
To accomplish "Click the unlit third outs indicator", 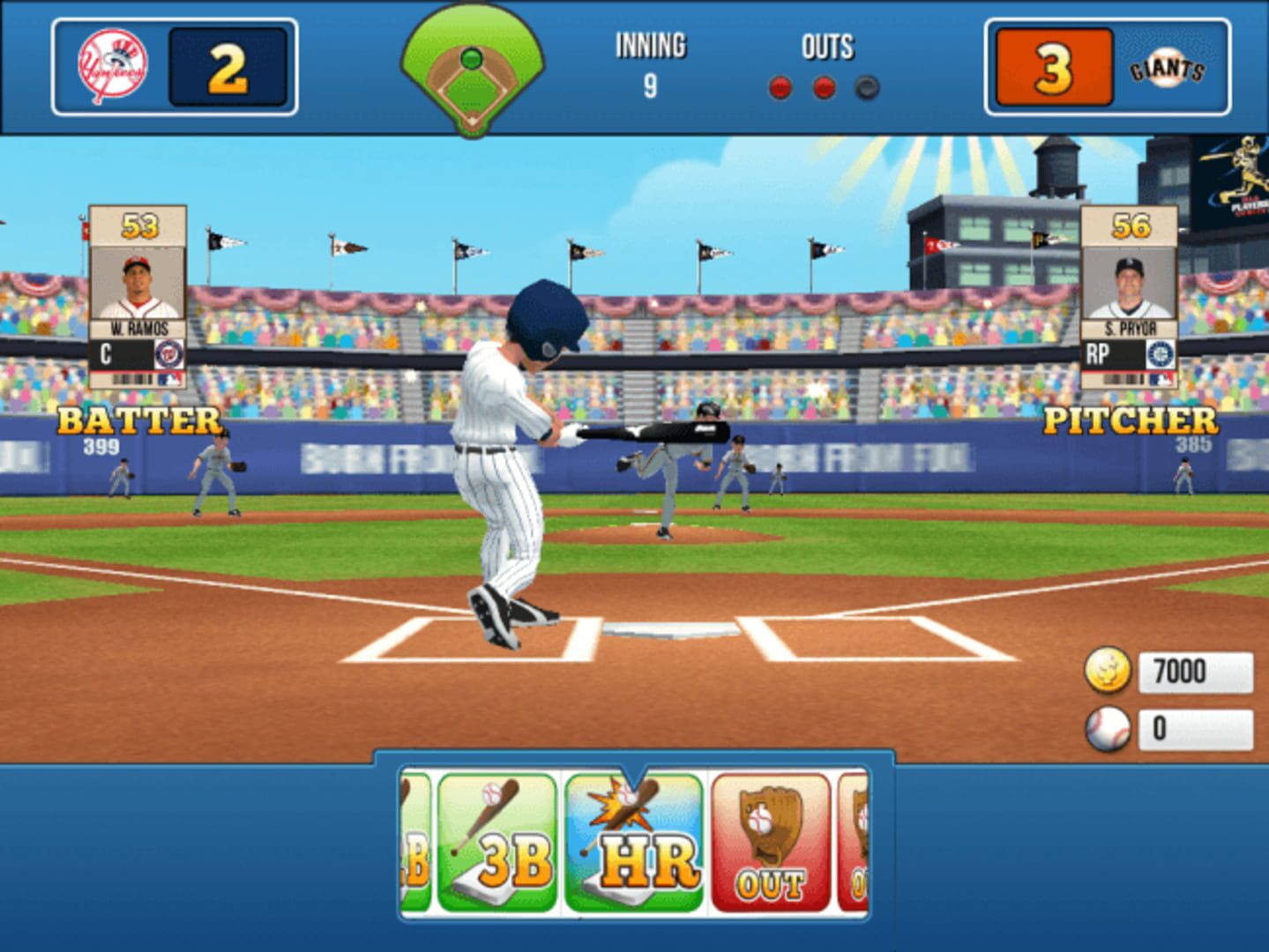I will click(x=866, y=87).
